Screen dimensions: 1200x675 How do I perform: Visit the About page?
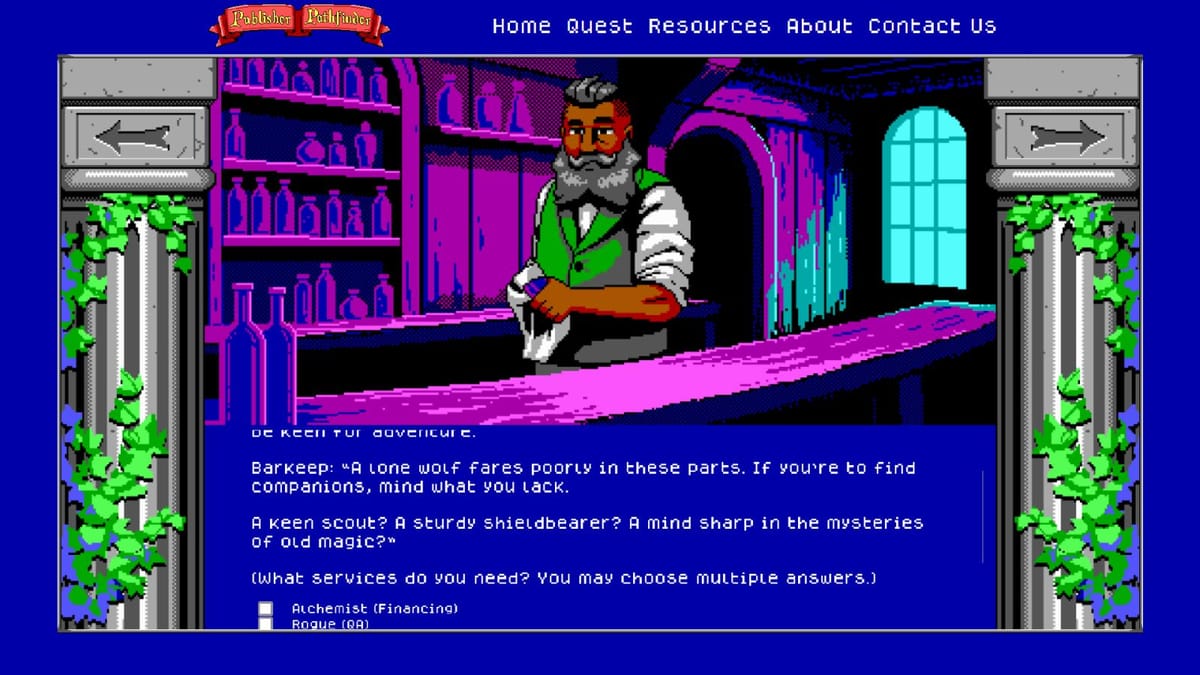click(819, 27)
